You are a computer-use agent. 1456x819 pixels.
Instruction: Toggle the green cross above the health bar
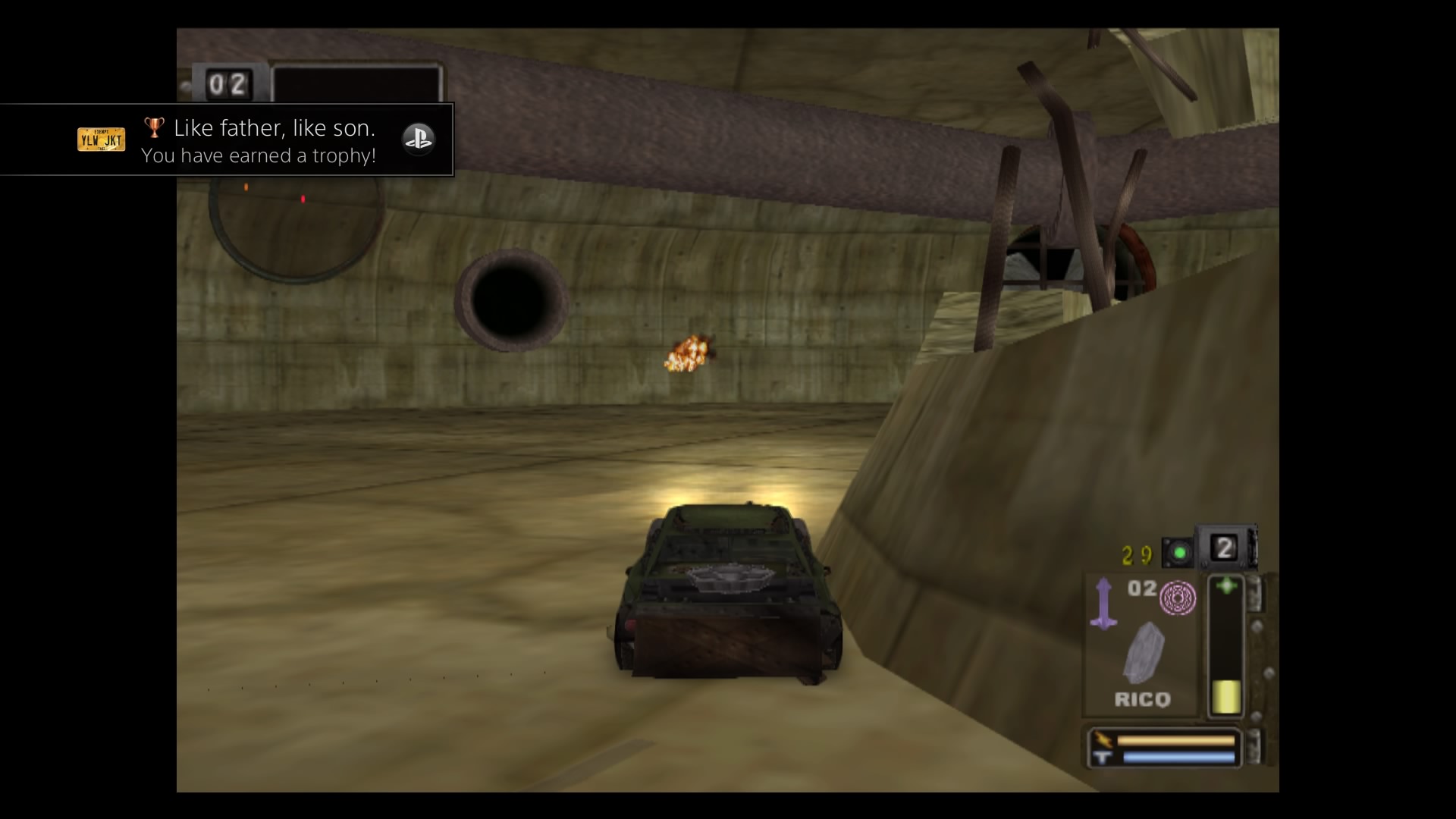click(x=1227, y=584)
